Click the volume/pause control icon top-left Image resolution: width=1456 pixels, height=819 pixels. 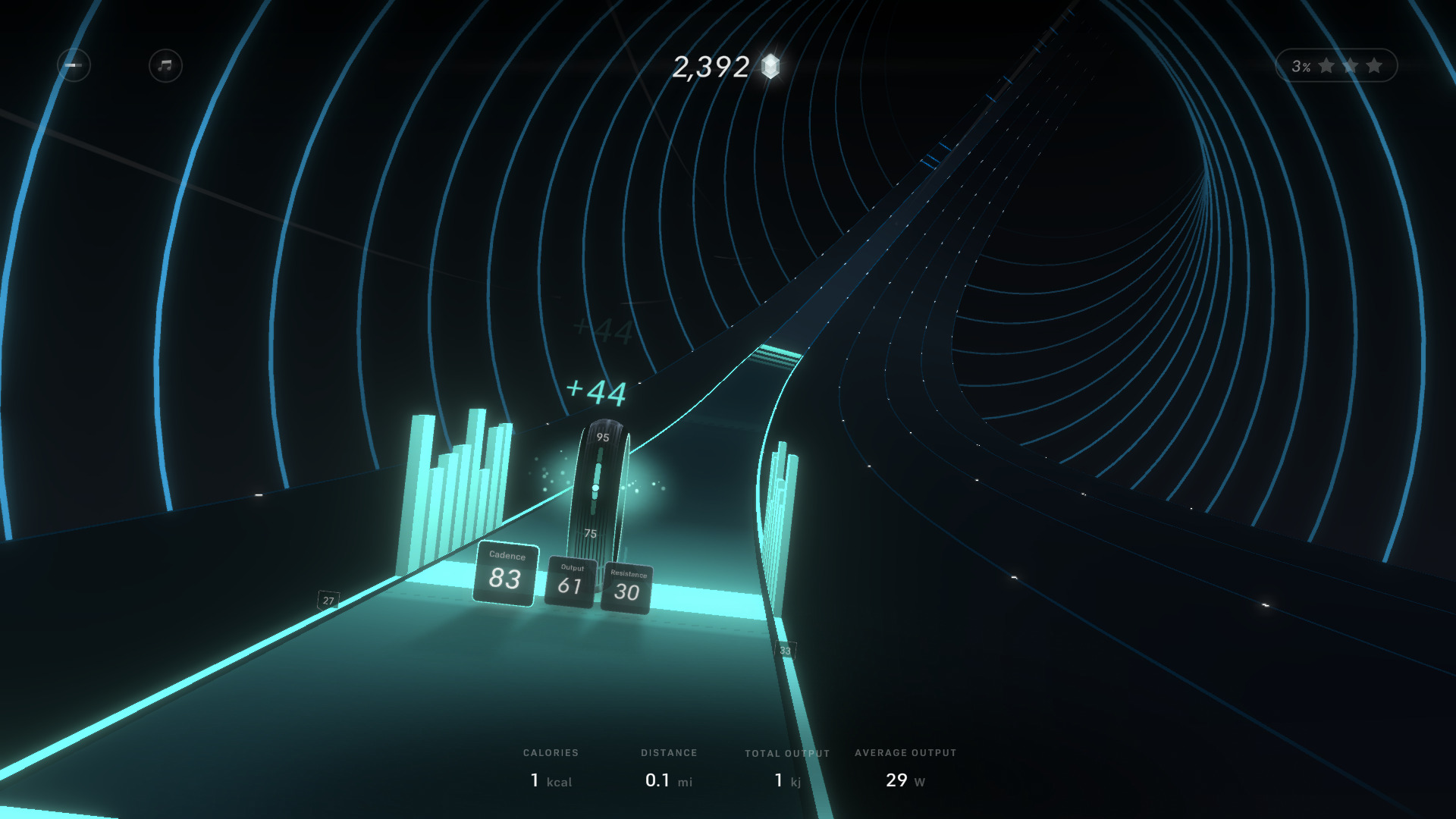[74, 66]
